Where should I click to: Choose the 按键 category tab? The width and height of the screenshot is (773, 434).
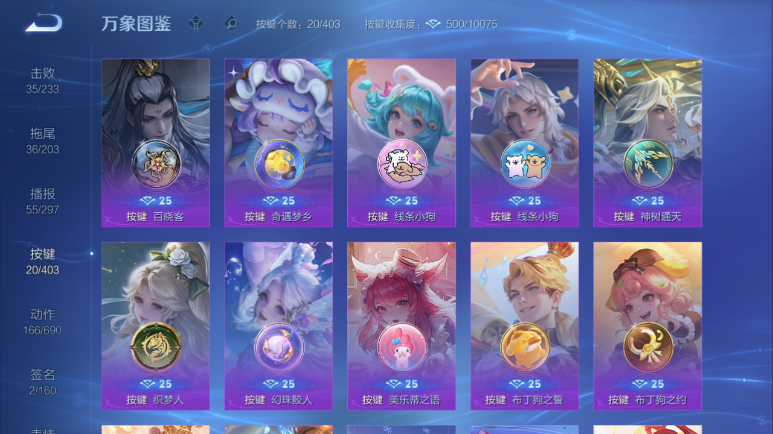[42, 261]
